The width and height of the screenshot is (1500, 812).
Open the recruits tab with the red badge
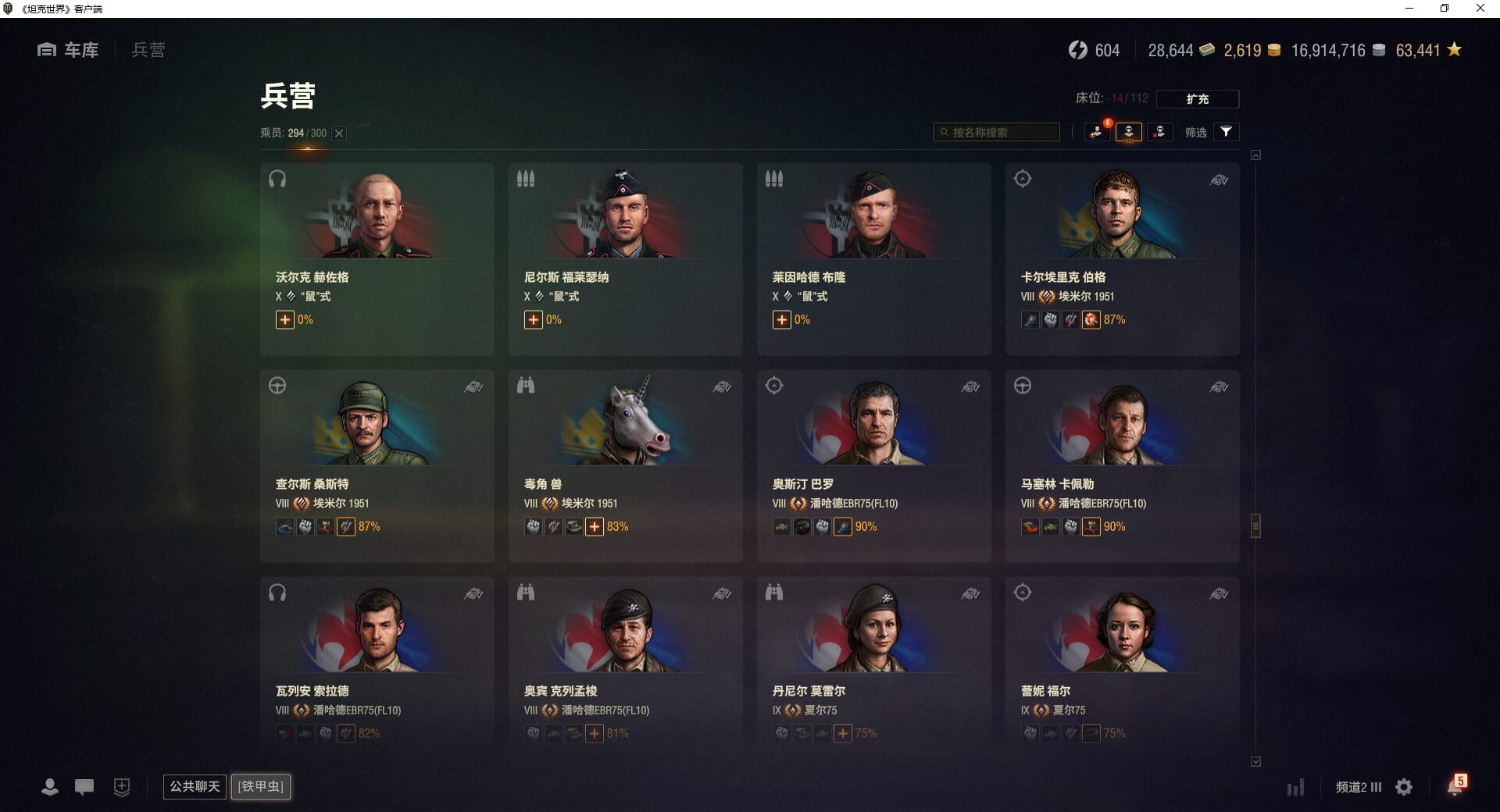[1097, 132]
